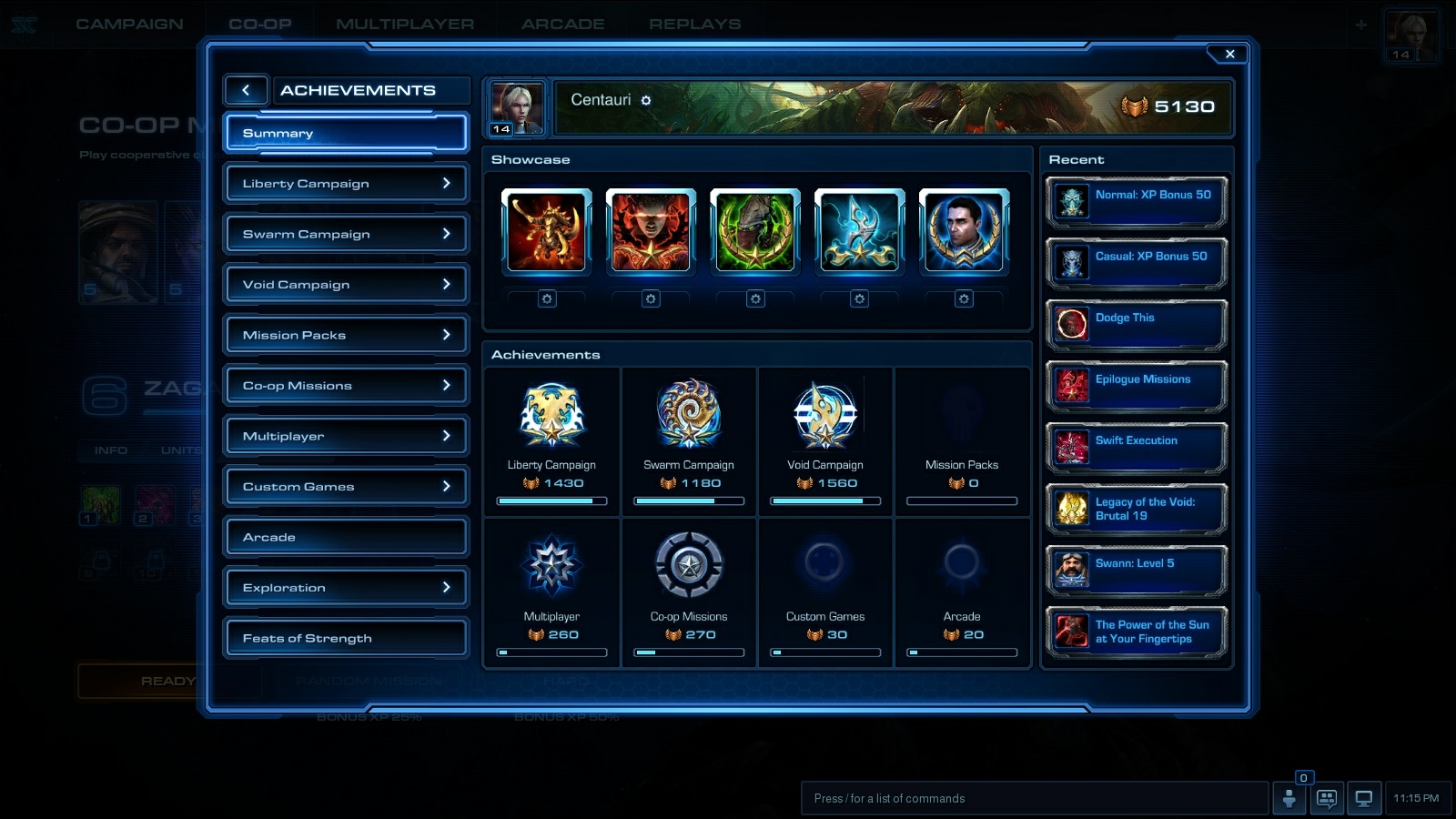
Task: Go back using the arrow beside Achievements
Action: pyautogui.click(x=246, y=90)
